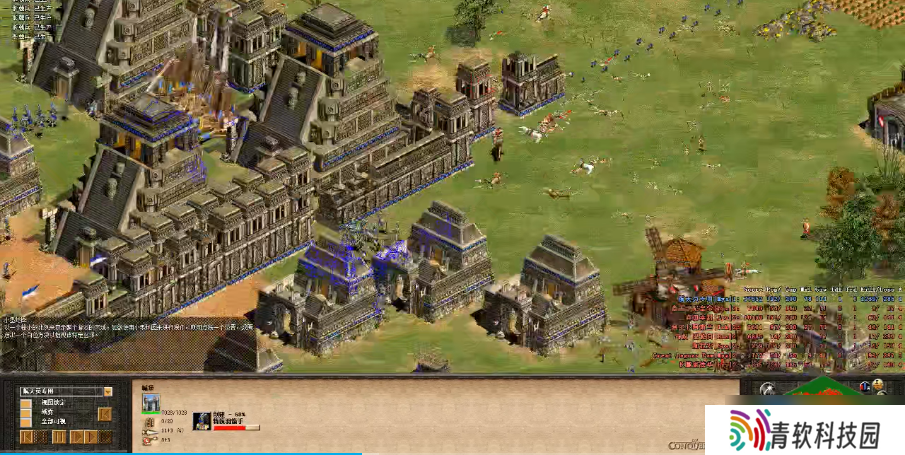Click the single-arrow play button
905x455 pixels.
pos(75,437)
